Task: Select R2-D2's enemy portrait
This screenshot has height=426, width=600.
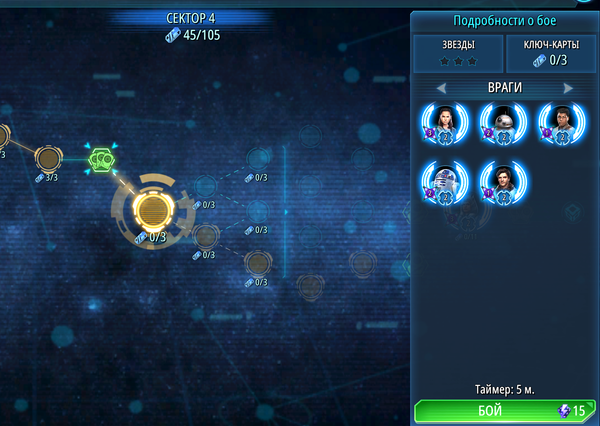Action: pyautogui.click(x=444, y=182)
